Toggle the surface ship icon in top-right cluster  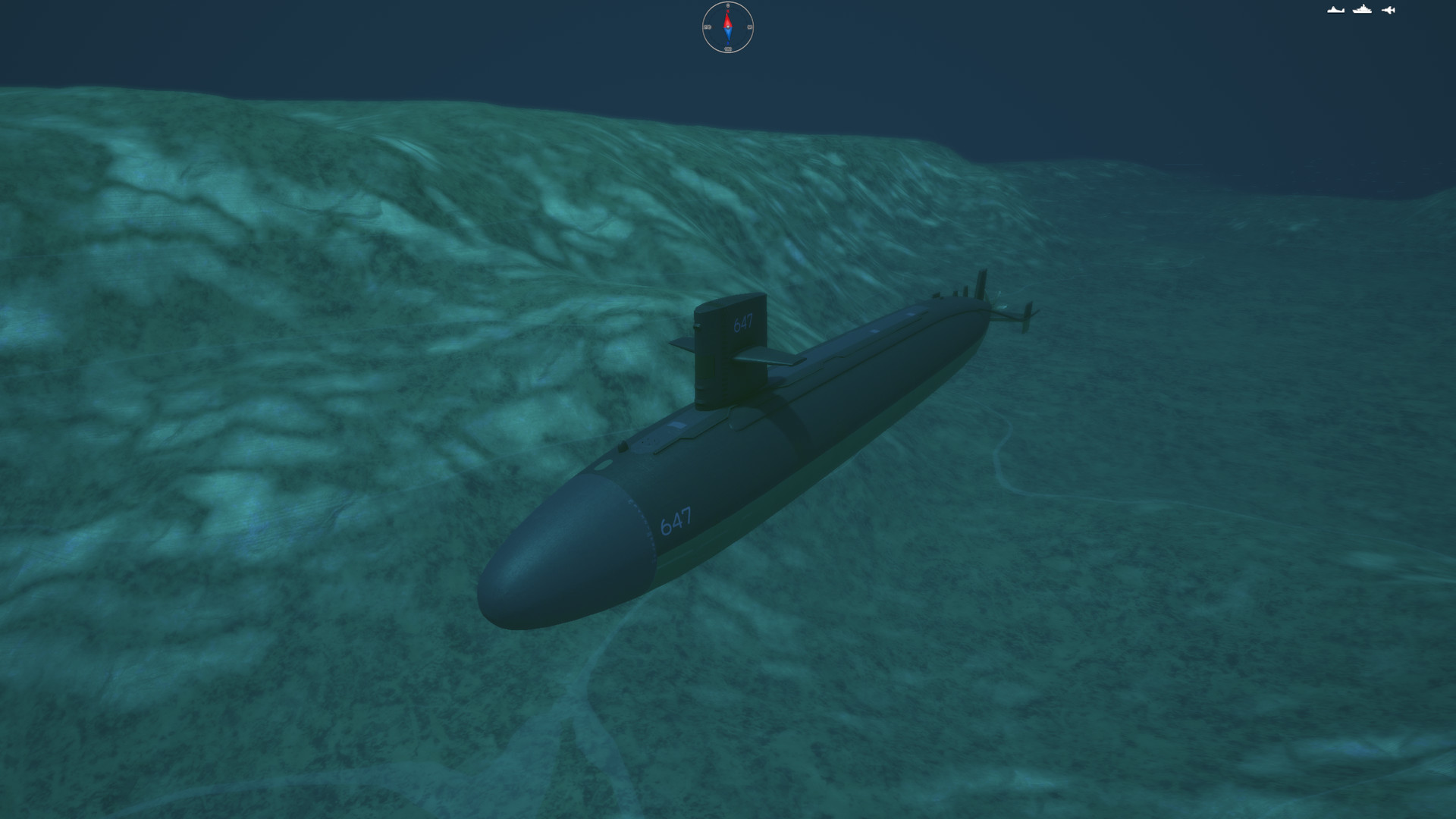coord(1361,9)
